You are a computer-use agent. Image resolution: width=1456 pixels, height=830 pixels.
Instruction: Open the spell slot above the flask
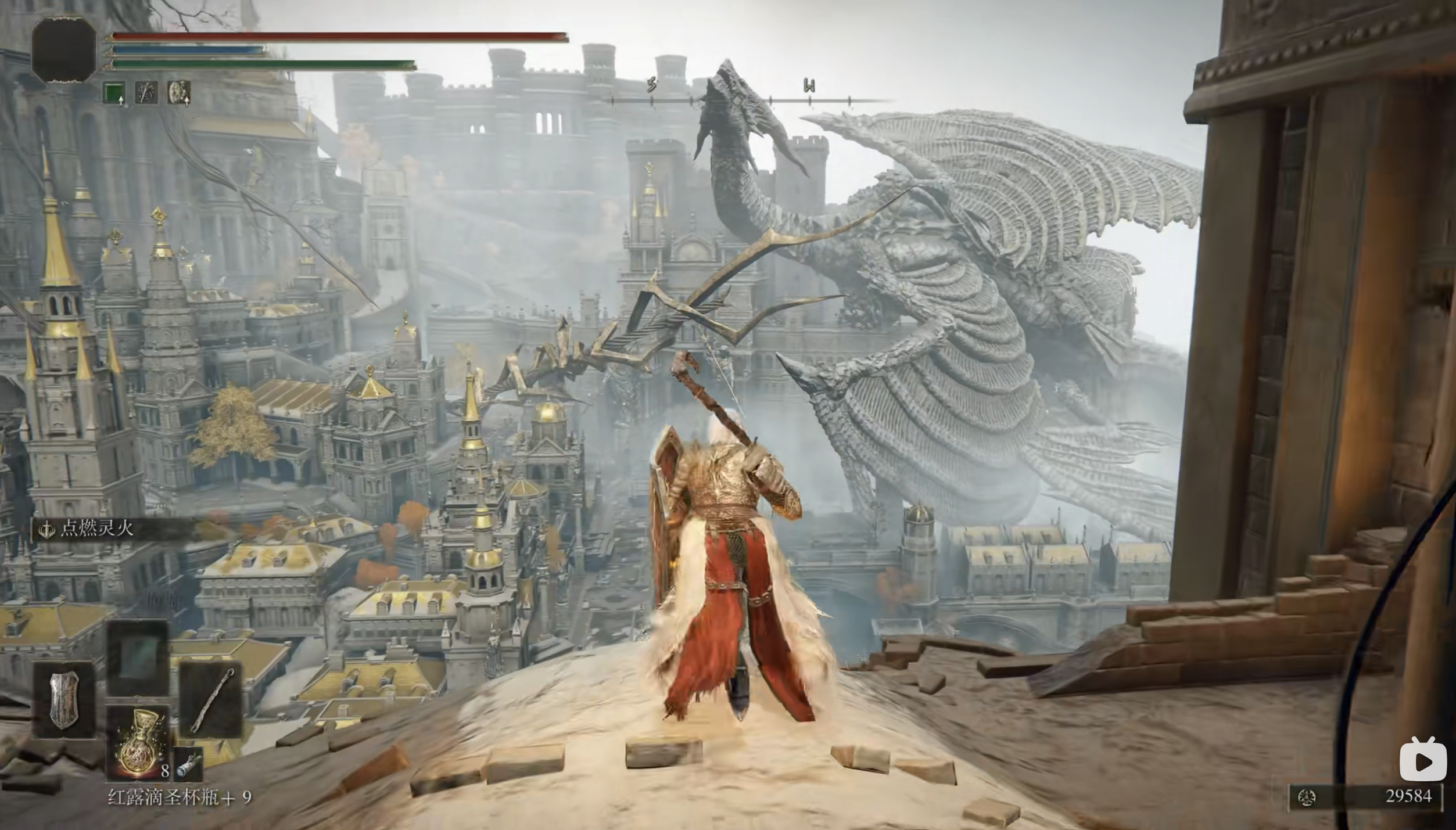(138, 657)
